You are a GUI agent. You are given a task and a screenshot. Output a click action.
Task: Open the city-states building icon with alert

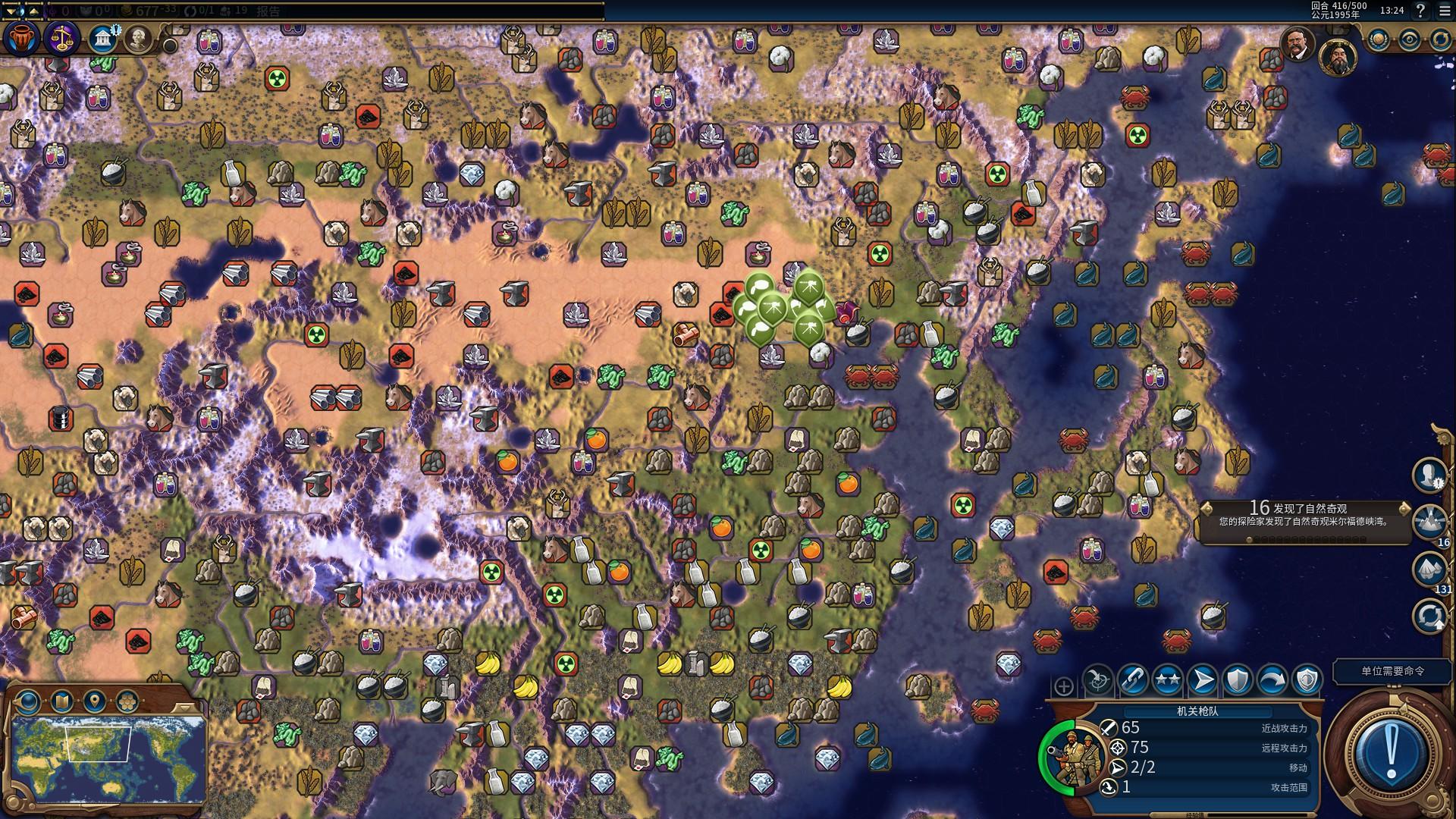pos(102,39)
